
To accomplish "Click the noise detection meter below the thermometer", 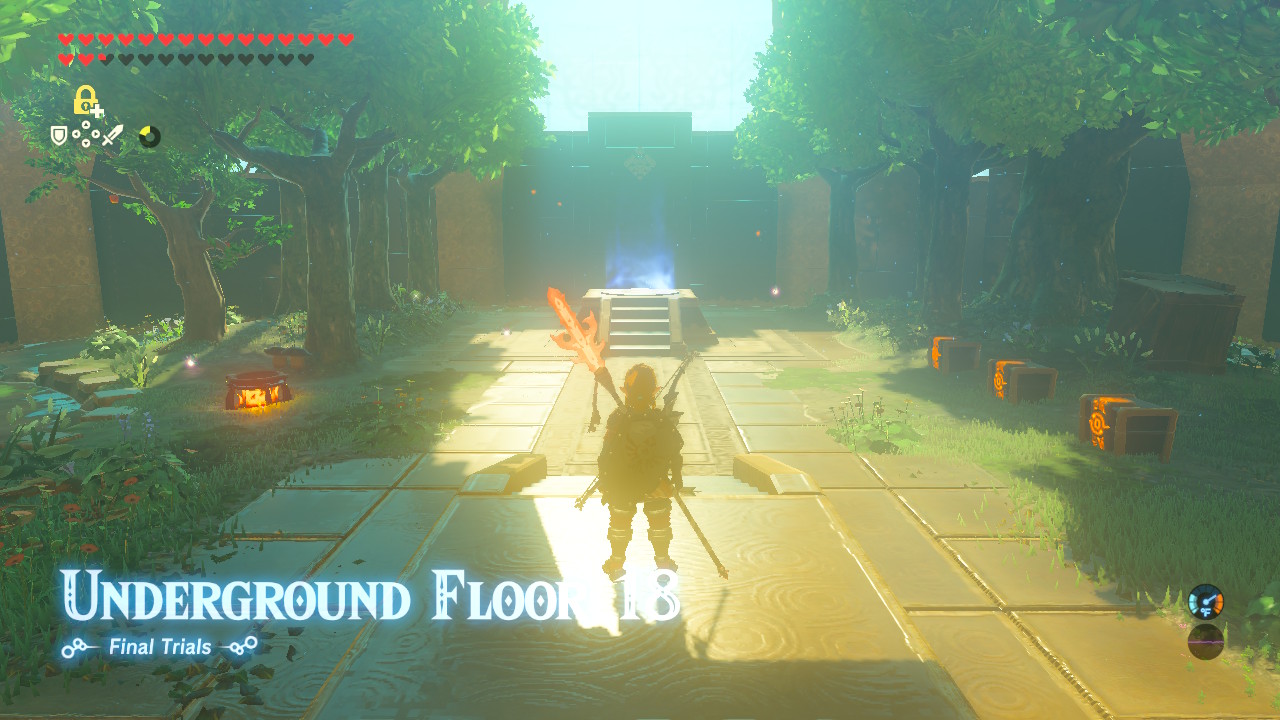I will point(1205,640).
